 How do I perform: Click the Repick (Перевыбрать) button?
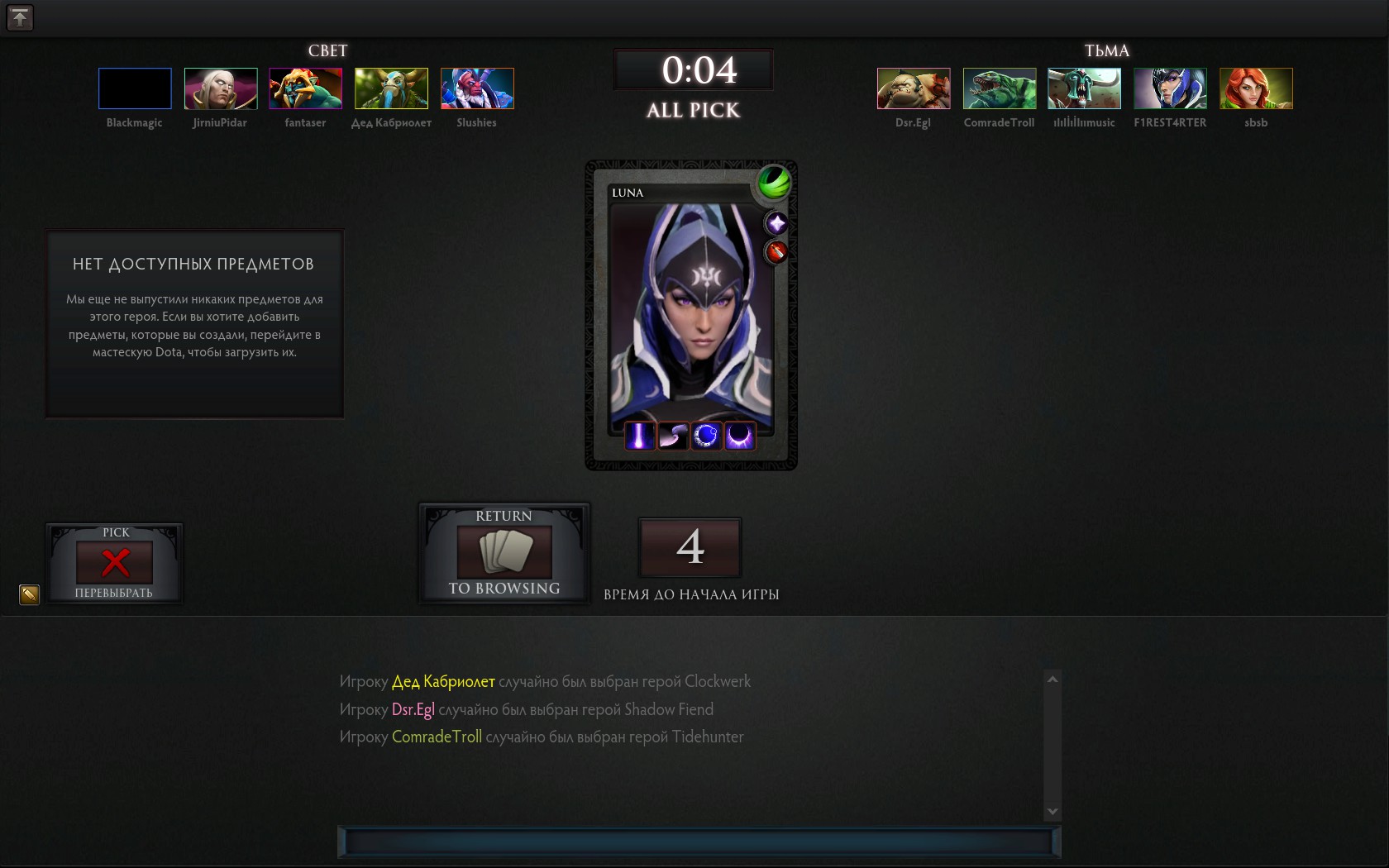tap(114, 564)
